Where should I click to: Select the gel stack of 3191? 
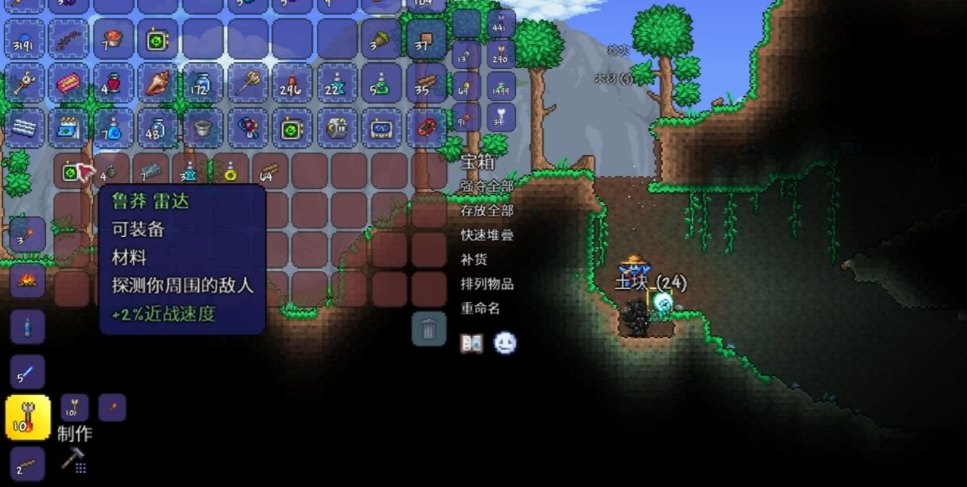(x=24, y=39)
